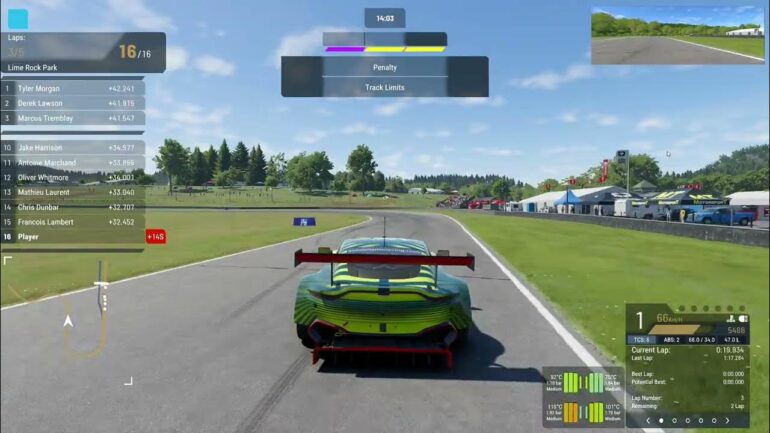Image resolution: width=770 pixels, height=433 pixels.
Task: Pick Antoine Marchand in the standings
Action: click(x=70, y=163)
